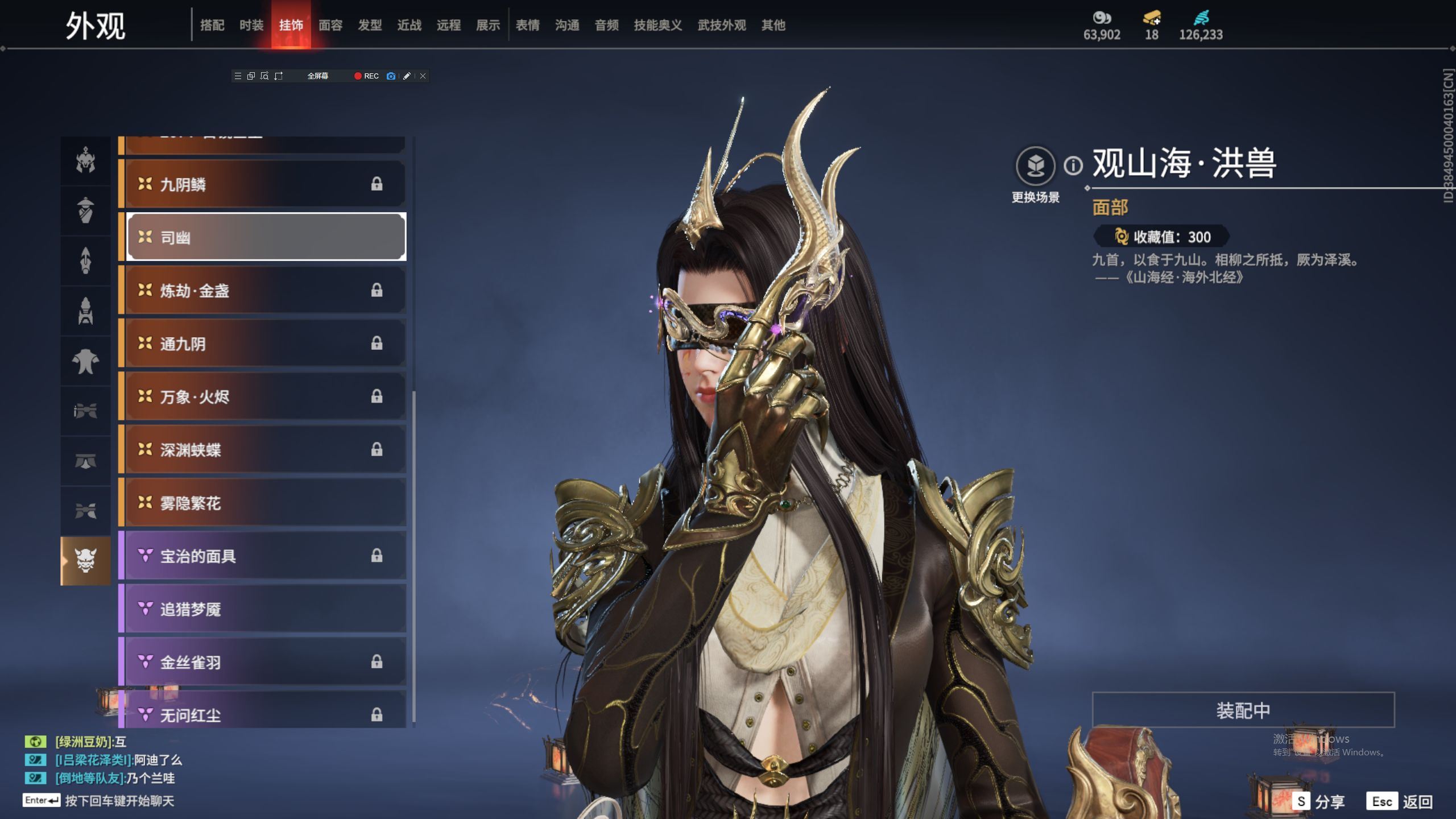This screenshot has width=1456, height=819.
Task: Open the 武技外观 tab
Action: point(721,25)
